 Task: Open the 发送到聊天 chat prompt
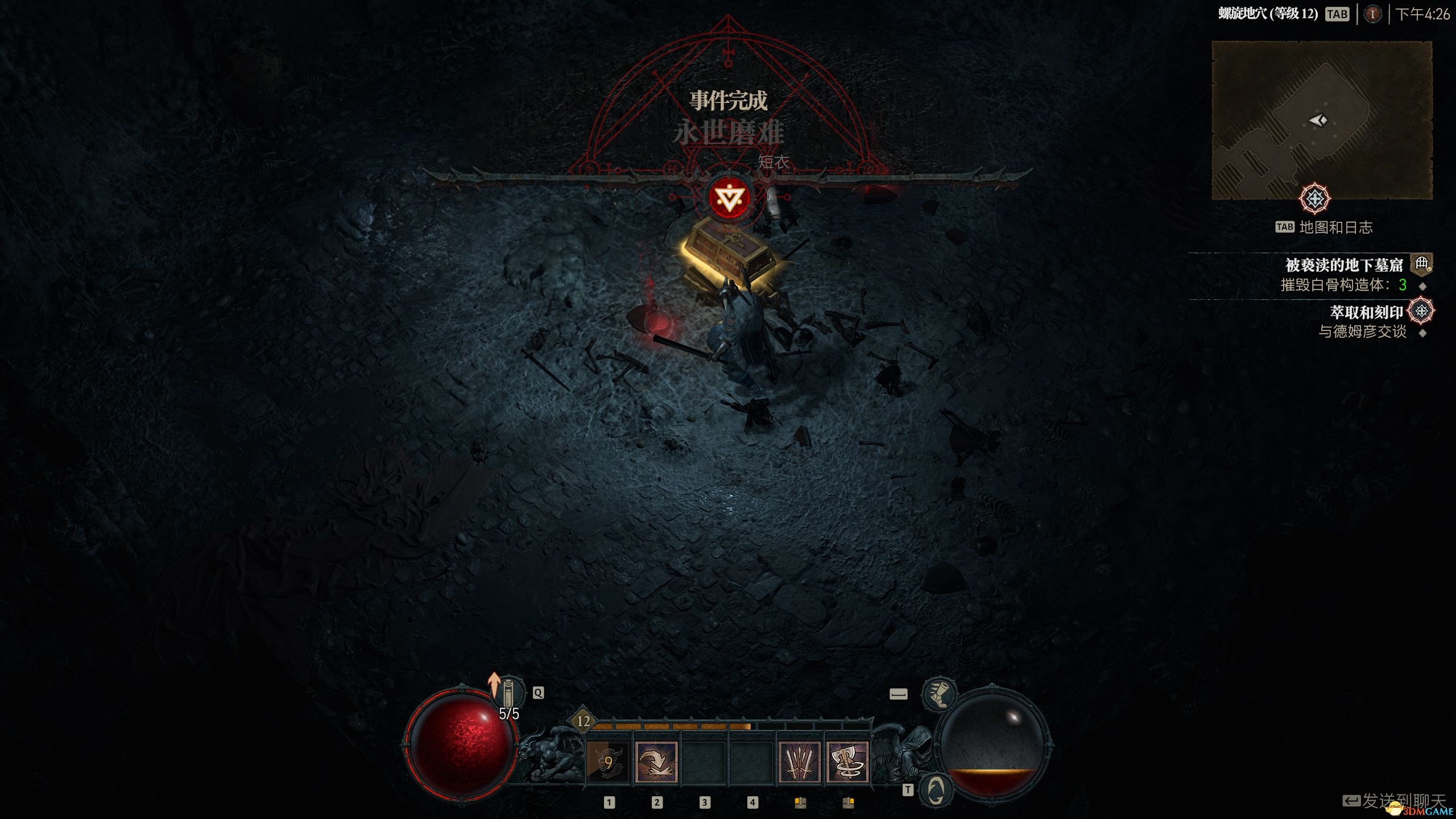(x=1403, y=801)
